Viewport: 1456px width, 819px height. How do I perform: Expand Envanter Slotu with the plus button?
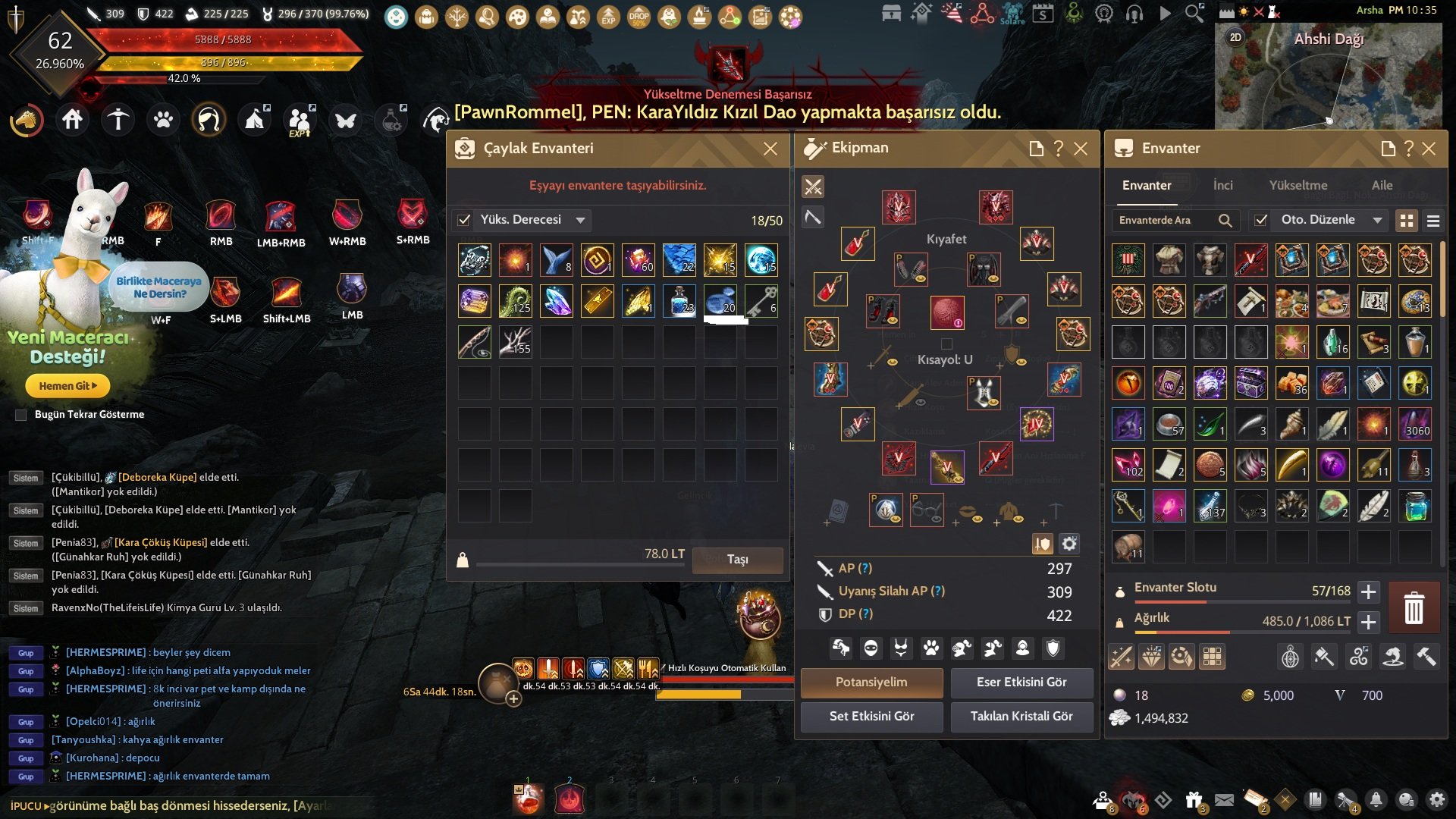(1368, 591)
